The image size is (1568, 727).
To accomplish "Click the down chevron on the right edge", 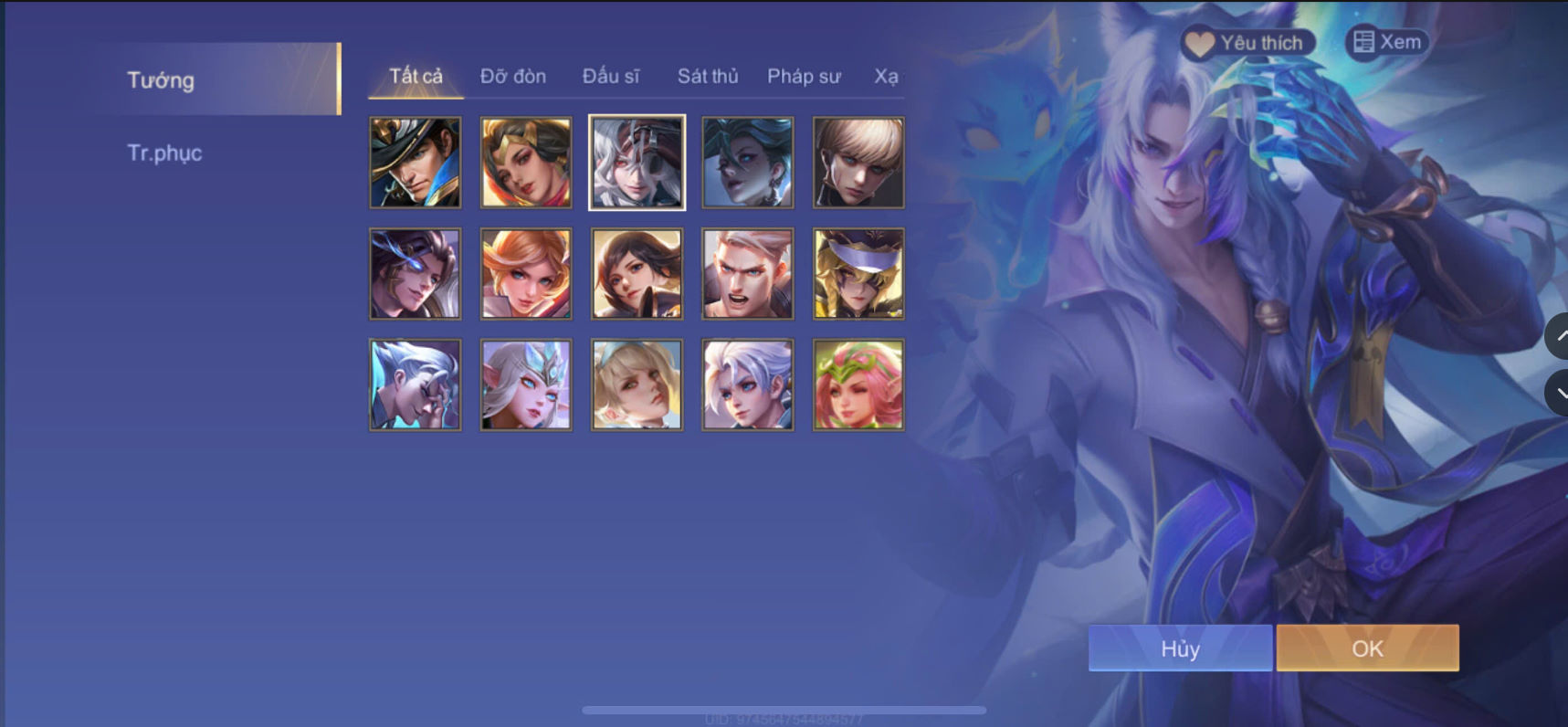I will [1560, 393].
